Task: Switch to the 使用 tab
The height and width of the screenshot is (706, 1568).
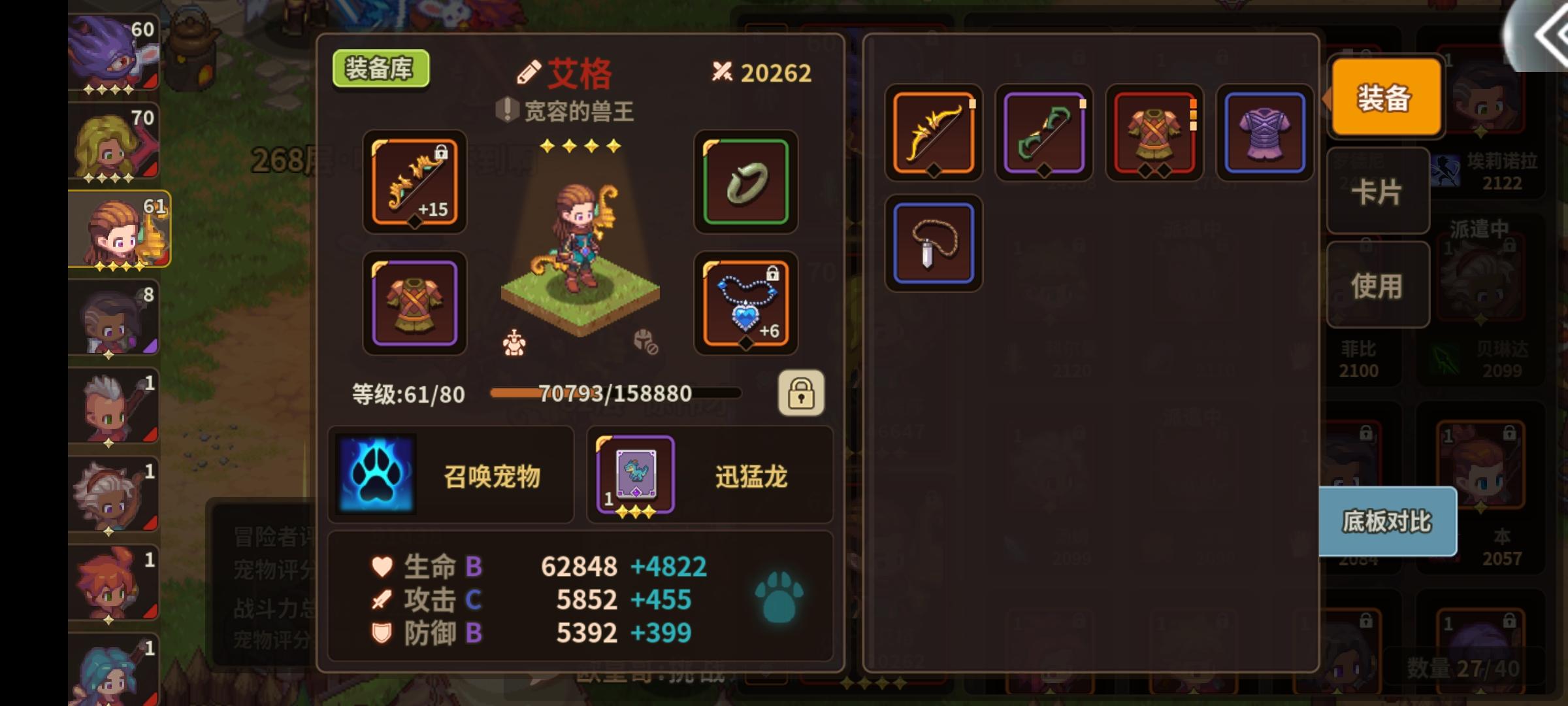Action: (1377, 284)
